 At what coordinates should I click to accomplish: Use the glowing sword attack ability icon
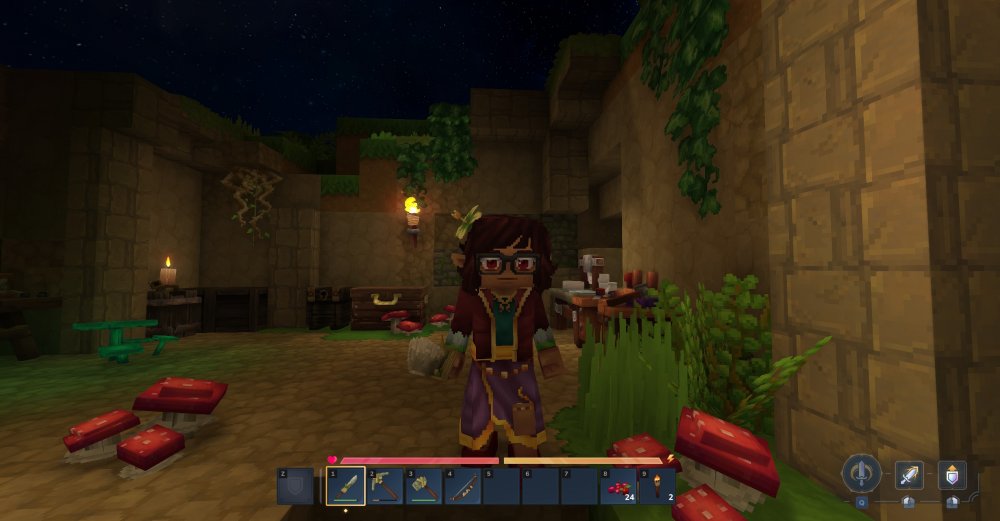[909, 475]
